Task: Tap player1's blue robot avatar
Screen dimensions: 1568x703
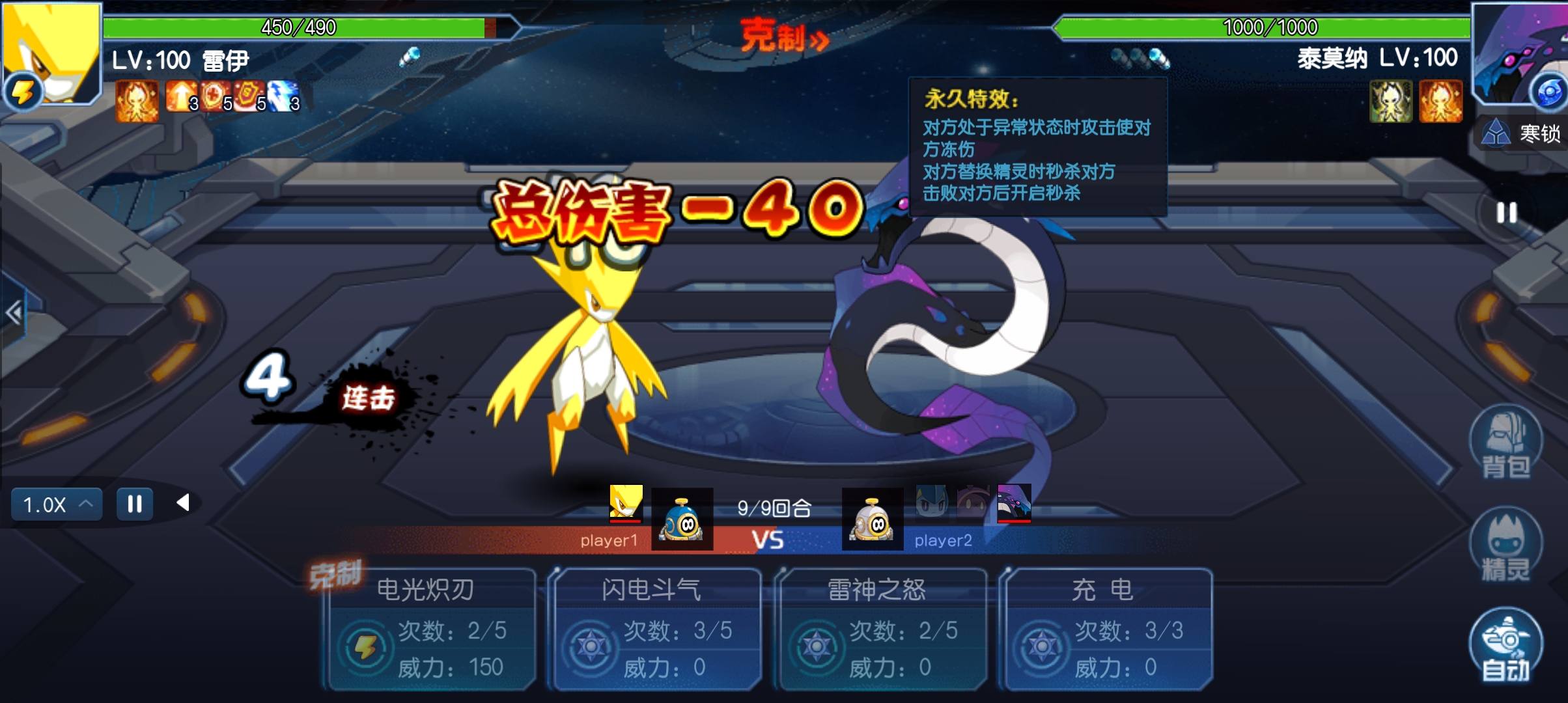Action: 682,519
